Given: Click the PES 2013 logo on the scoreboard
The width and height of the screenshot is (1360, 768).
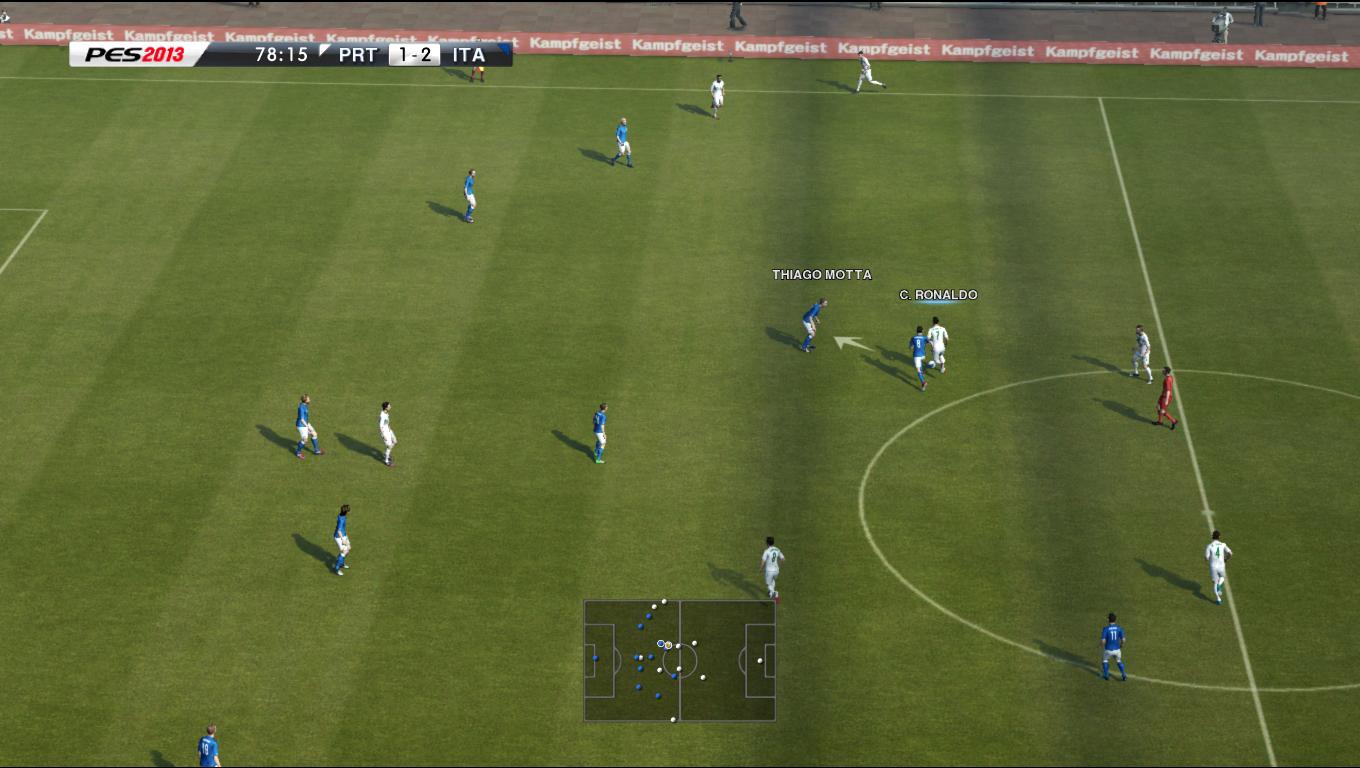Looking at the screenshot, I should (x=135, y=55).
